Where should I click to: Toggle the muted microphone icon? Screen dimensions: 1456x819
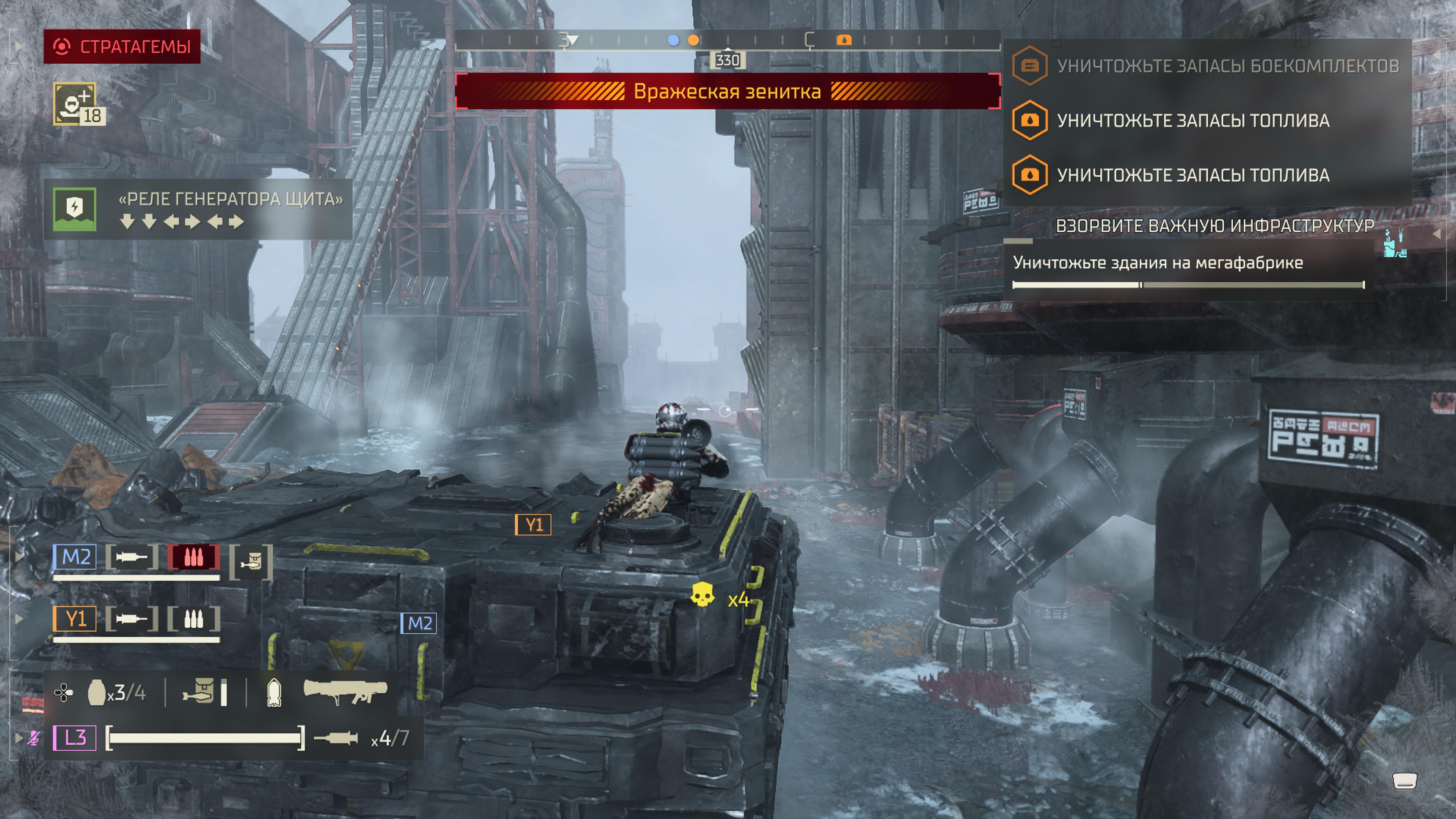coord(34,737)
